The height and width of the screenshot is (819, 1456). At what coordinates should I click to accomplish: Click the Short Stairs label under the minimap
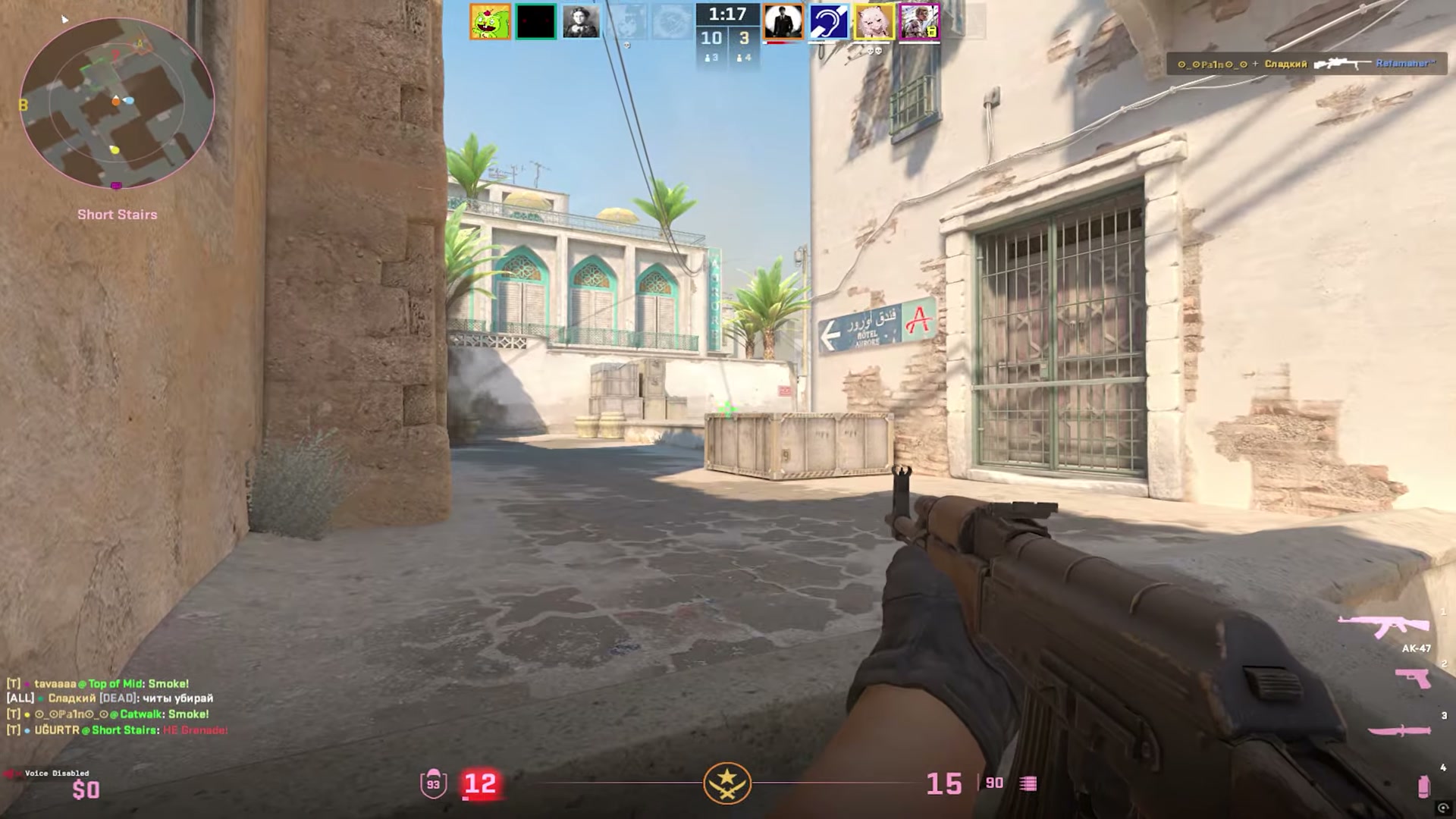[118, 215]
